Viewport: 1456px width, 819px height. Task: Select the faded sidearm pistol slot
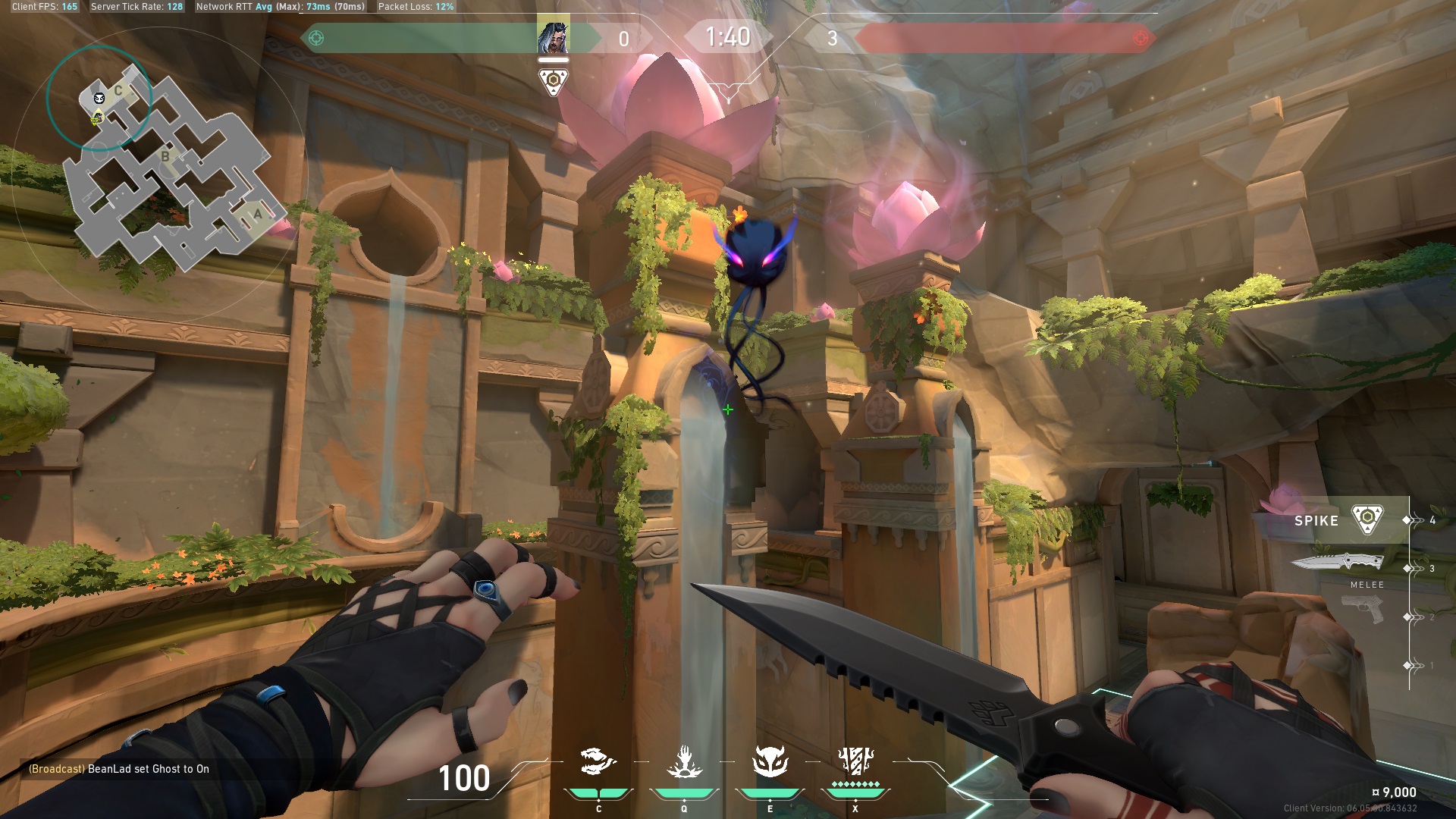click(x=1363, y=609)
